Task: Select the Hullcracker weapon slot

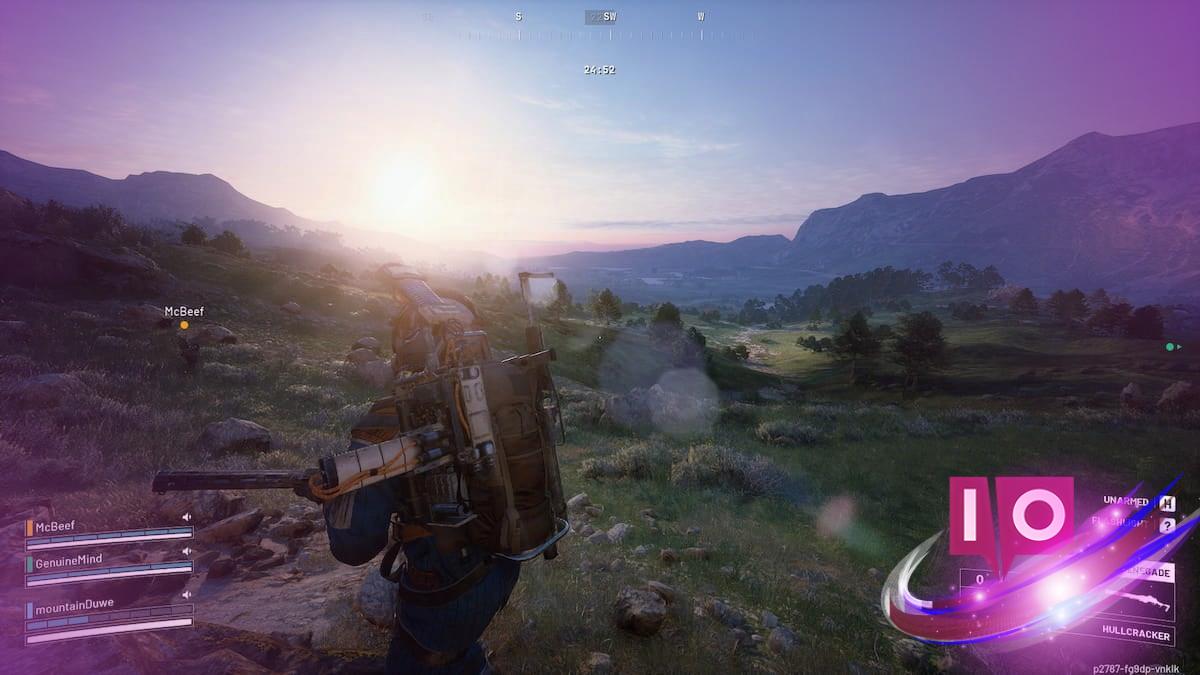Action: tap(1135, 631)
